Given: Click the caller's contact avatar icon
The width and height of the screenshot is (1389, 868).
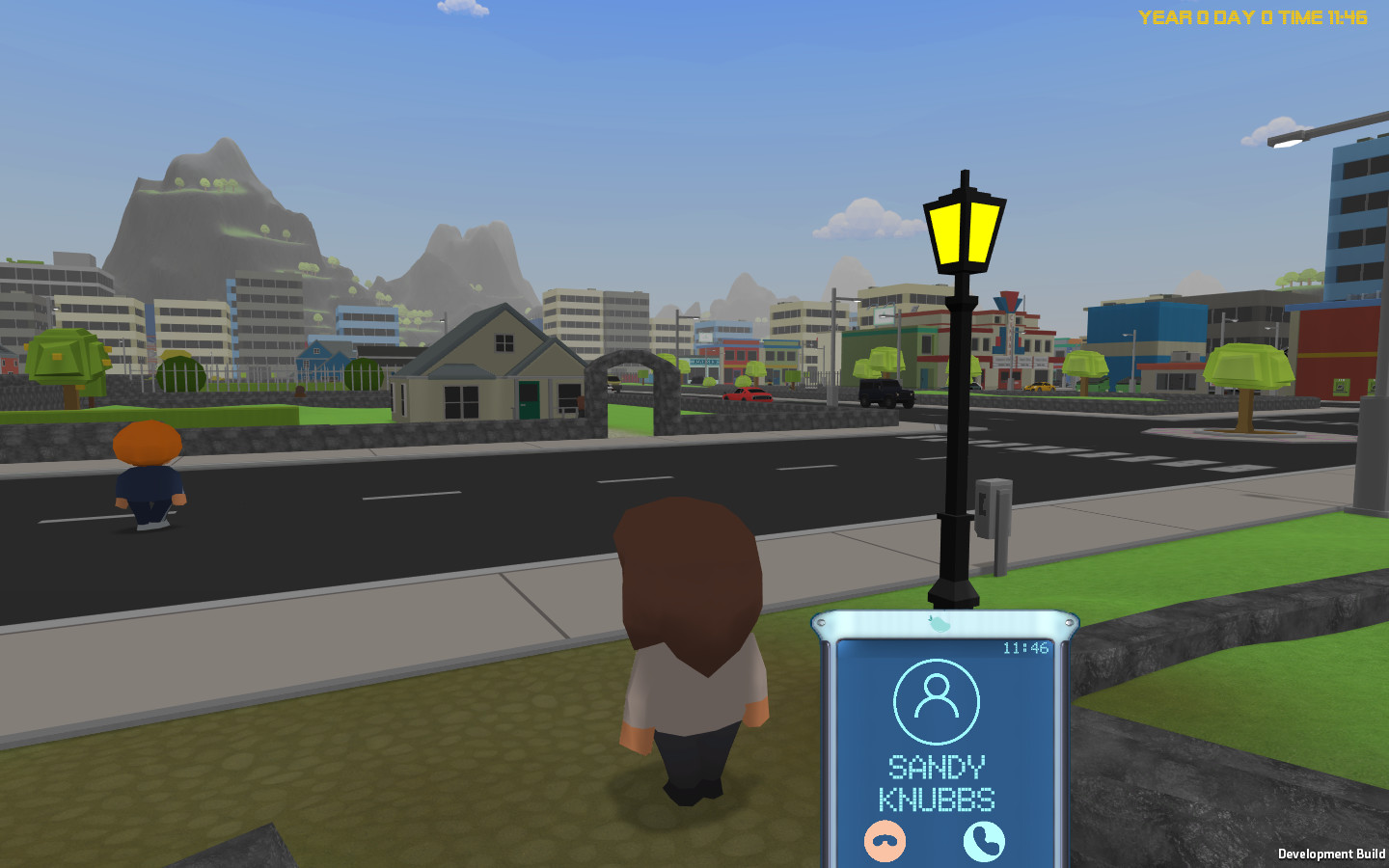Looking at the screenshot, I should point(936,701).
